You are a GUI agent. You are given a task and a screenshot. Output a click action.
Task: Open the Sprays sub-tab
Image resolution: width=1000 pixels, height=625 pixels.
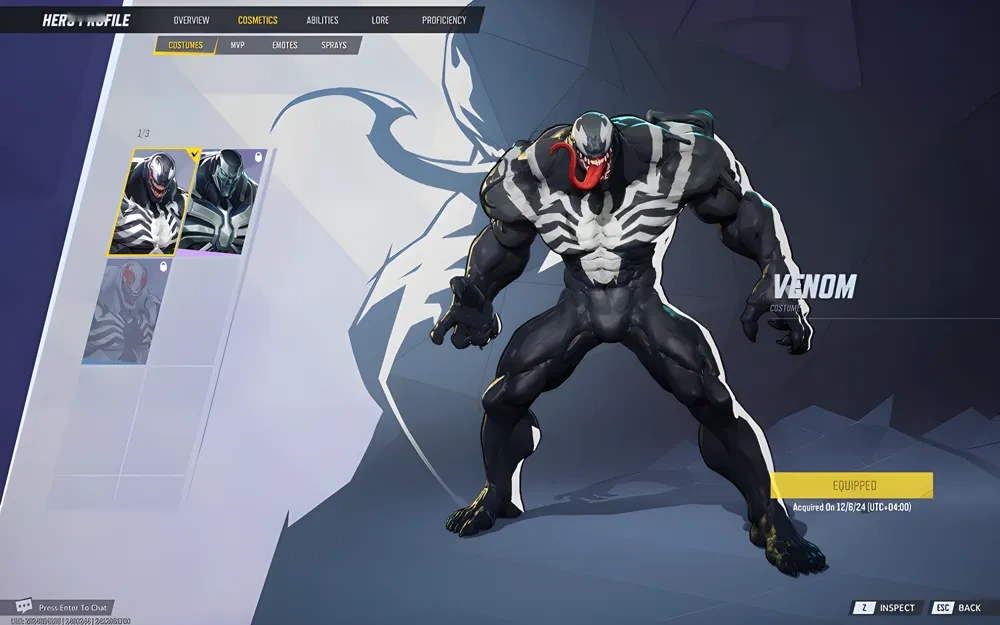(x=334, y=45)
